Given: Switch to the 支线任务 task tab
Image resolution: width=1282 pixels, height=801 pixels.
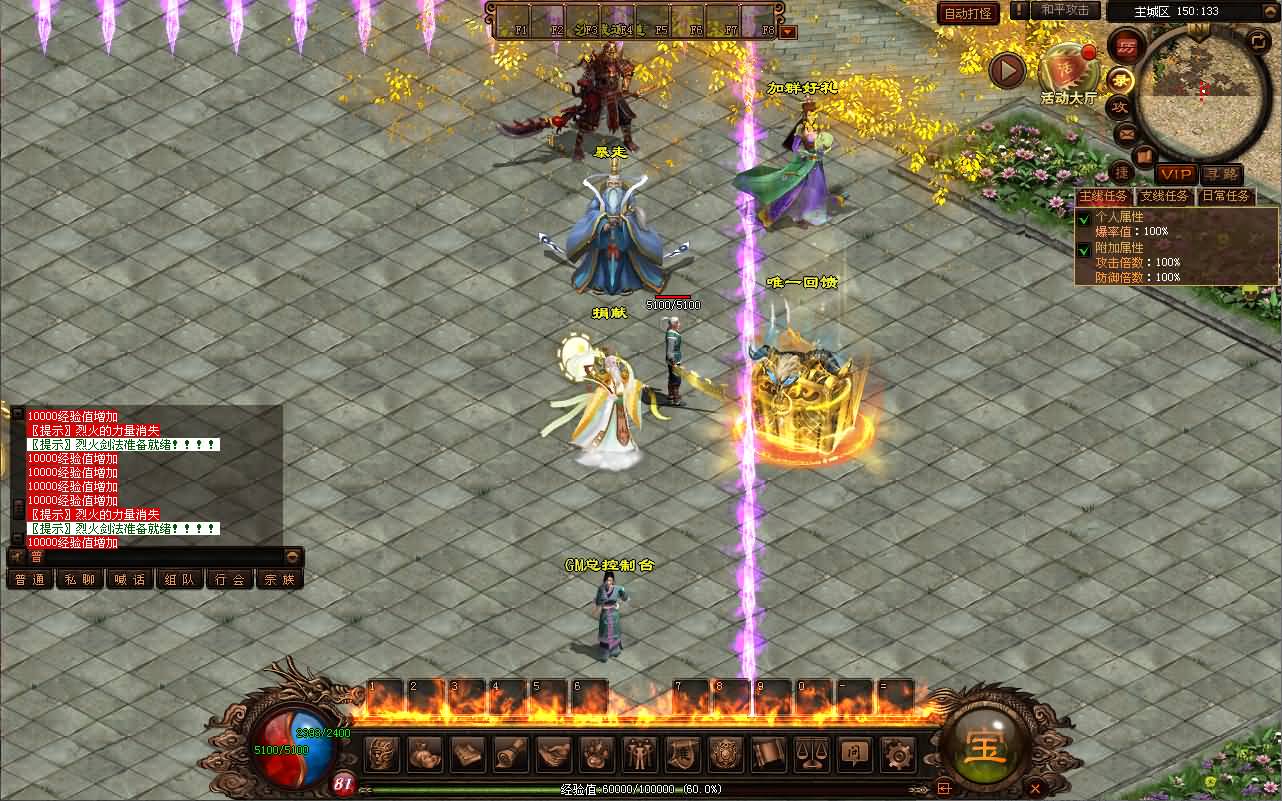Looking at the screenshot, I should click(x=1164, y=196).
